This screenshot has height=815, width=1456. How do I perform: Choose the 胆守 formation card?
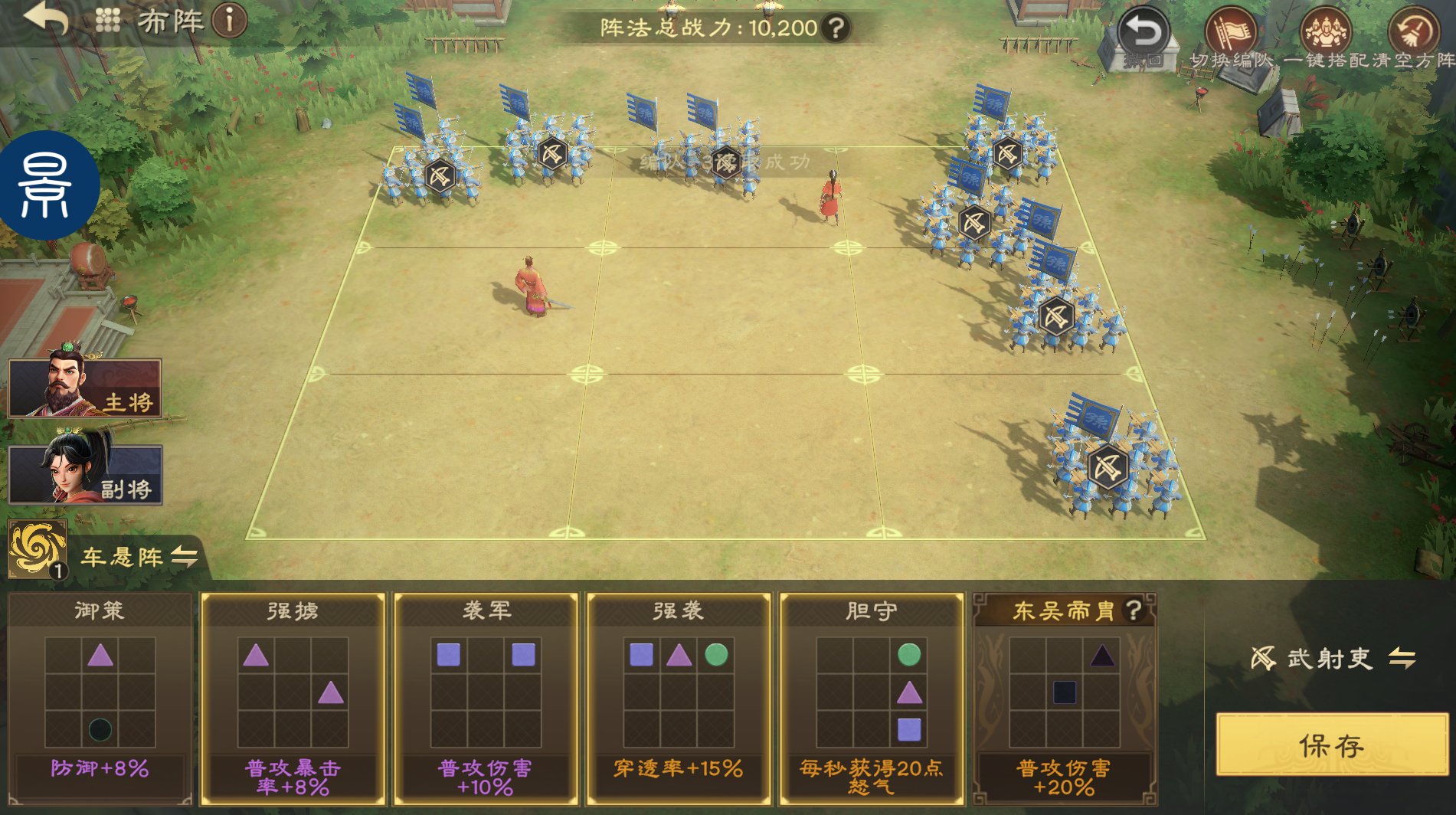(x=872, y=697)
